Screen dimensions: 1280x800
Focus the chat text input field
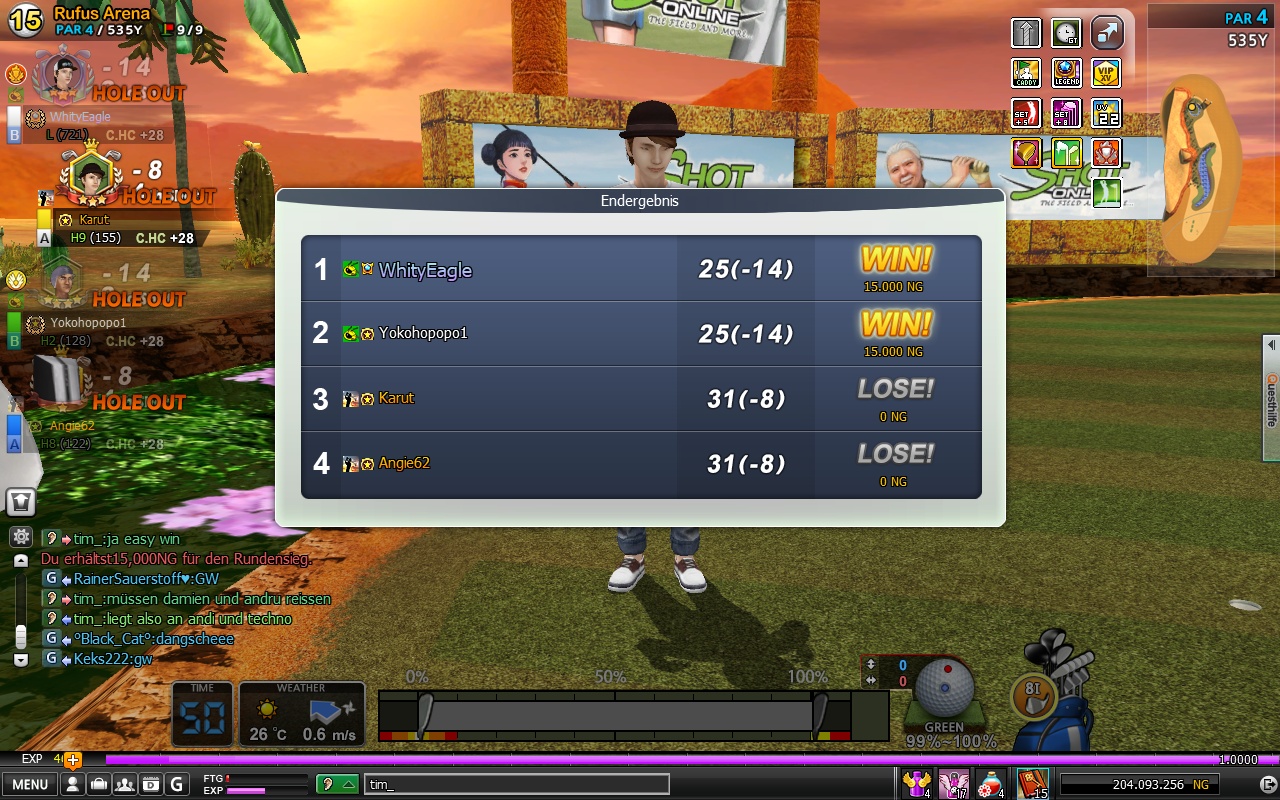click(516, 785)
